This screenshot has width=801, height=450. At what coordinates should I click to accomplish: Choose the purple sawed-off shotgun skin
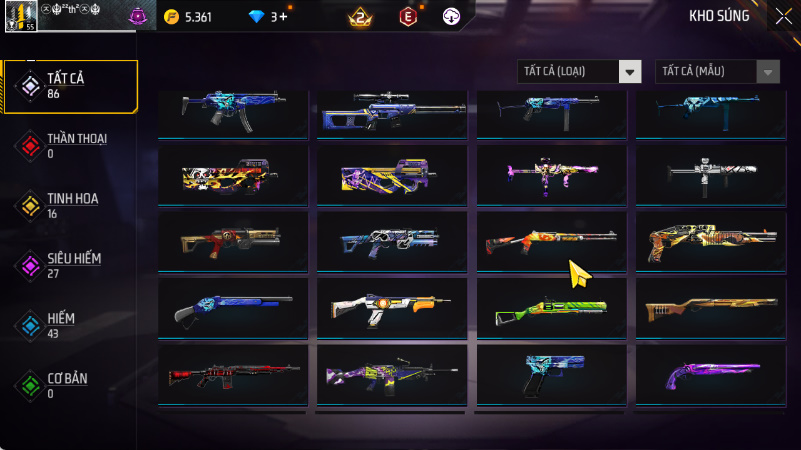(x=710, y=375)
